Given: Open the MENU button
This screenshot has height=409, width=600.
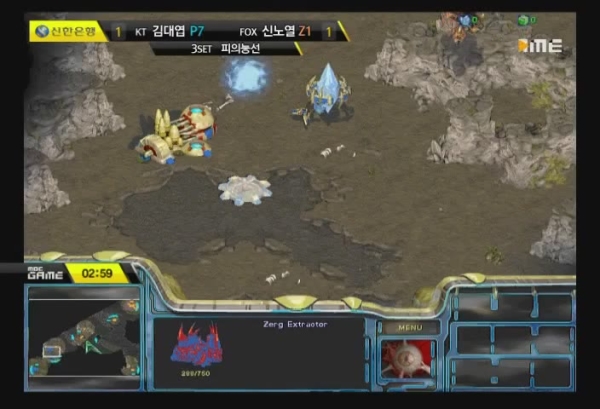Looking at the screenshot, I should point(409,326).
